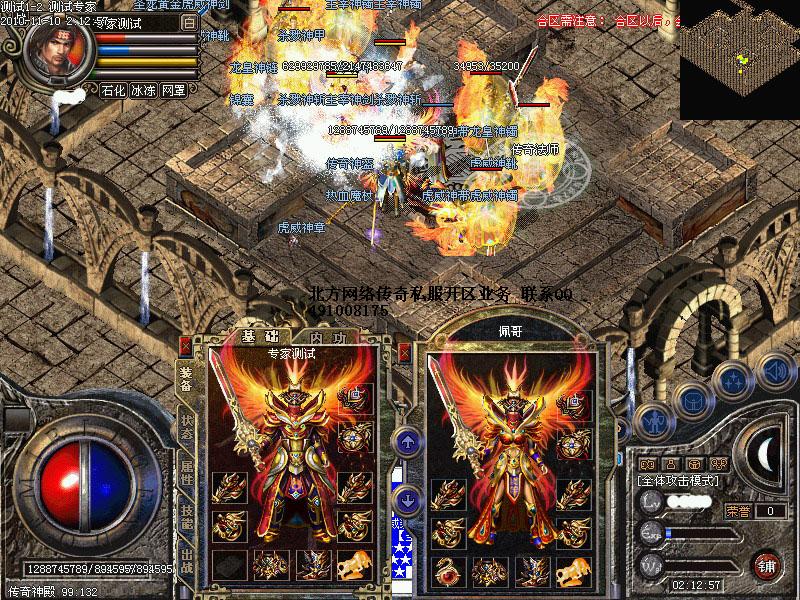
Task: Click the down arrow round button
Action: coord(407,497)
